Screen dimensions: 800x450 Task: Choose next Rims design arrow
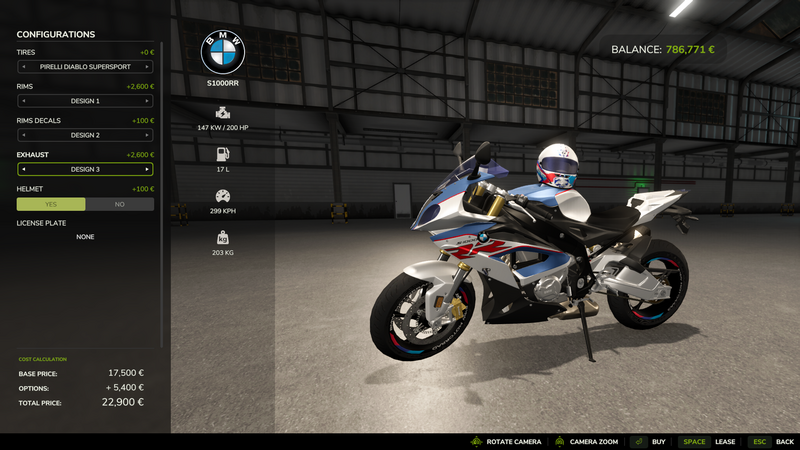click(147, 101)
